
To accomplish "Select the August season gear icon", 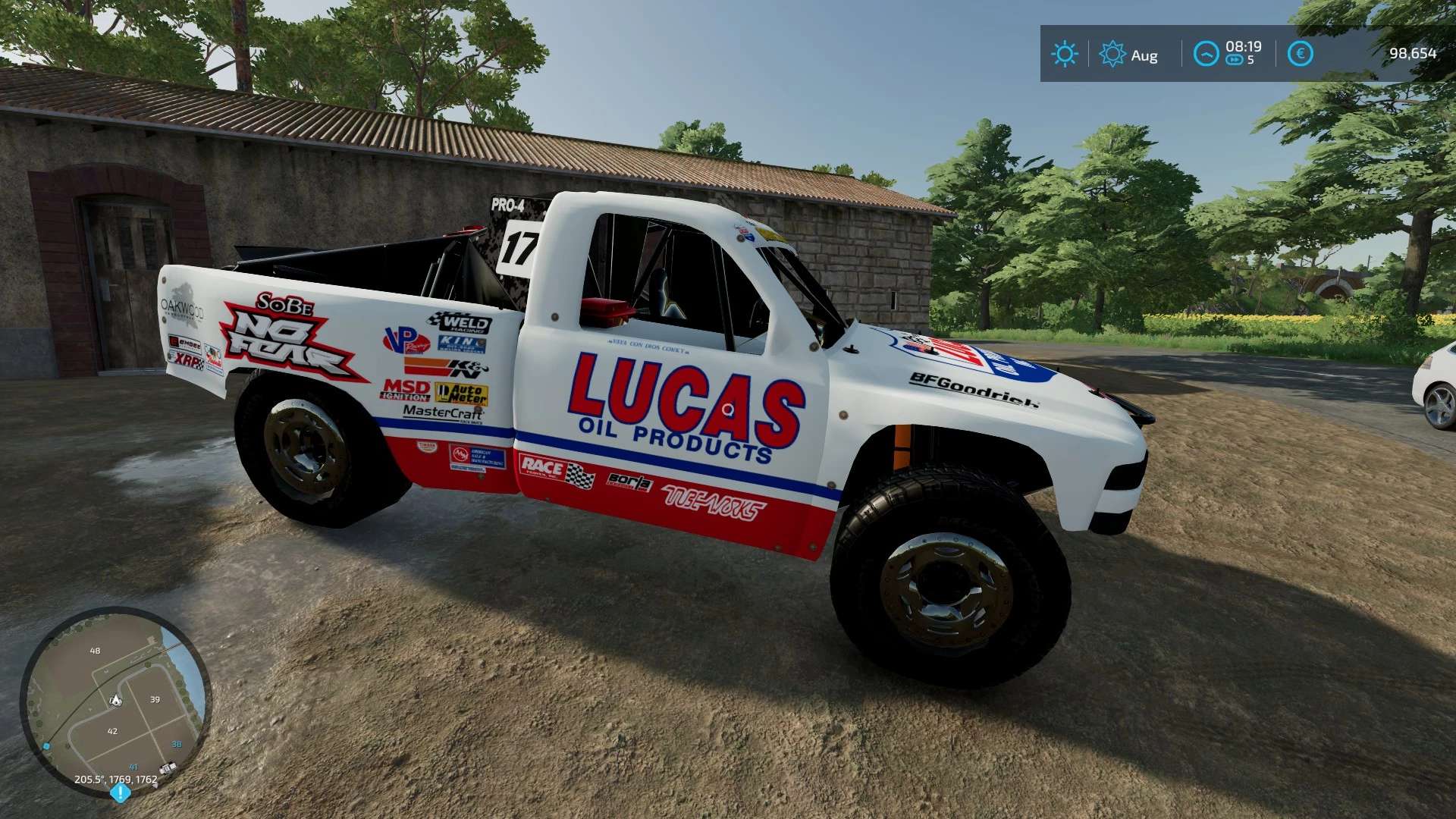I will 1112,54.
